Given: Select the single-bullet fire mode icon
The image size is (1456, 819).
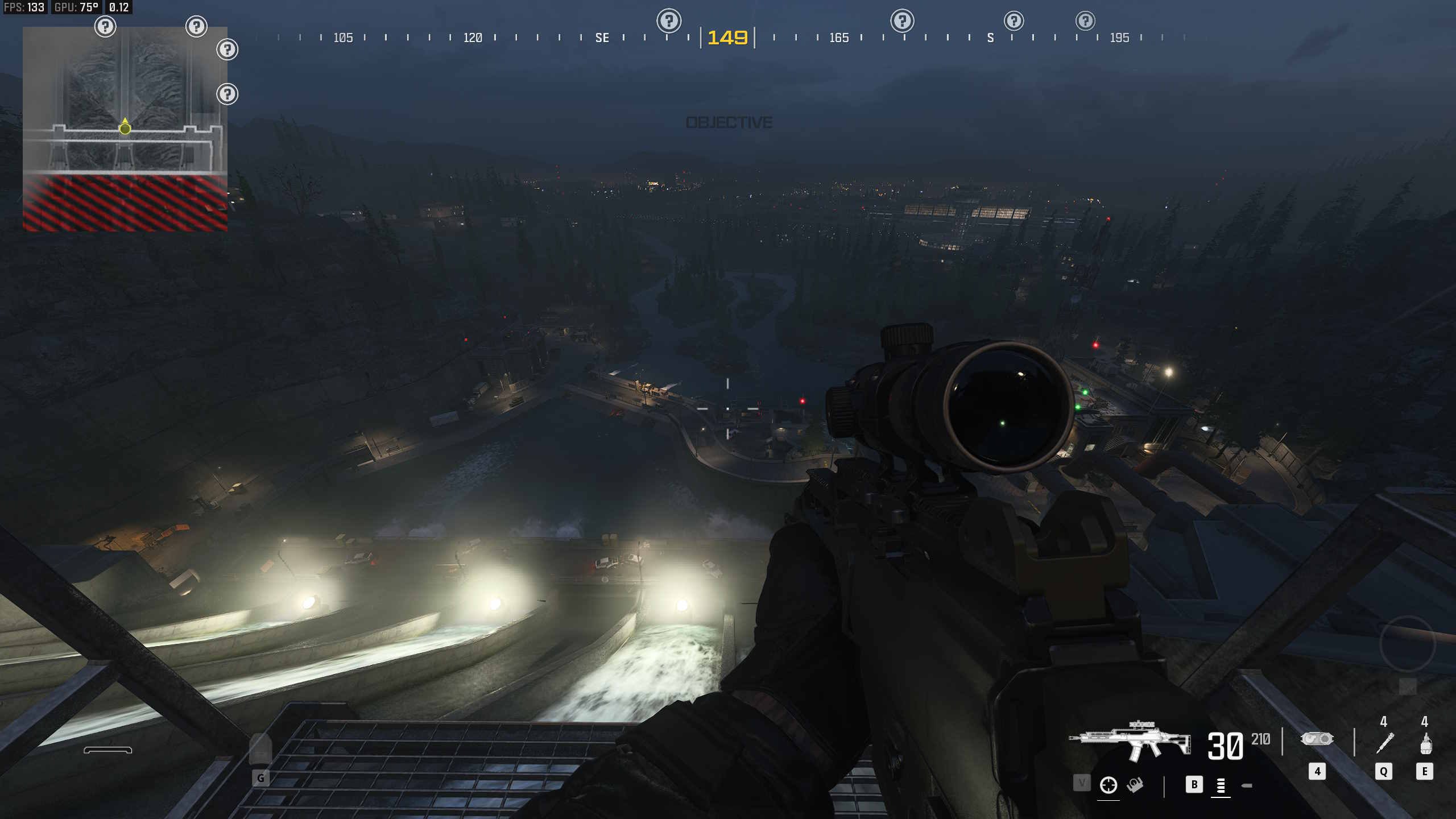Looking at the screenshot, I should point(1247,786).
